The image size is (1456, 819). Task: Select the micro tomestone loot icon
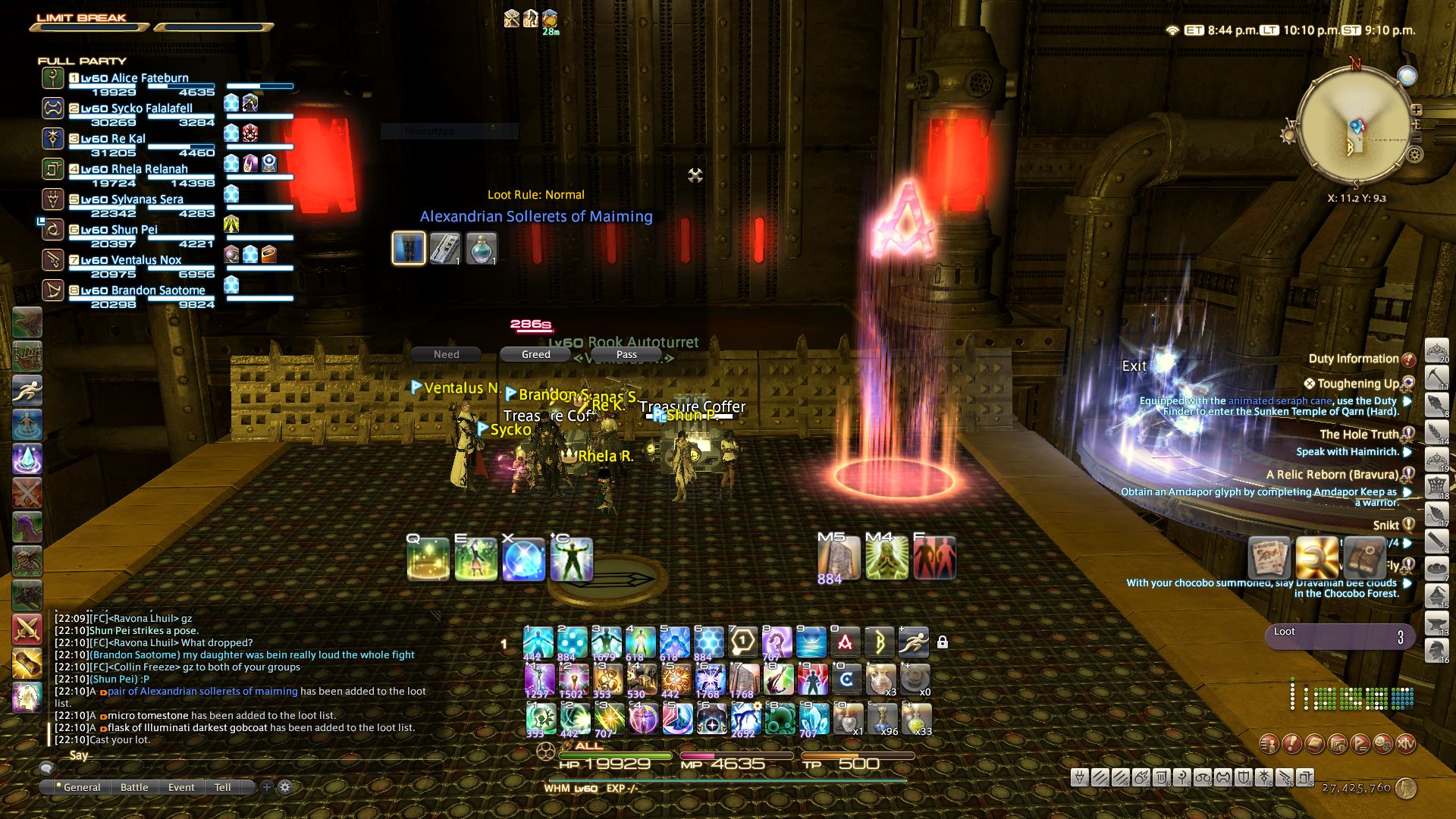coord(445,248)
